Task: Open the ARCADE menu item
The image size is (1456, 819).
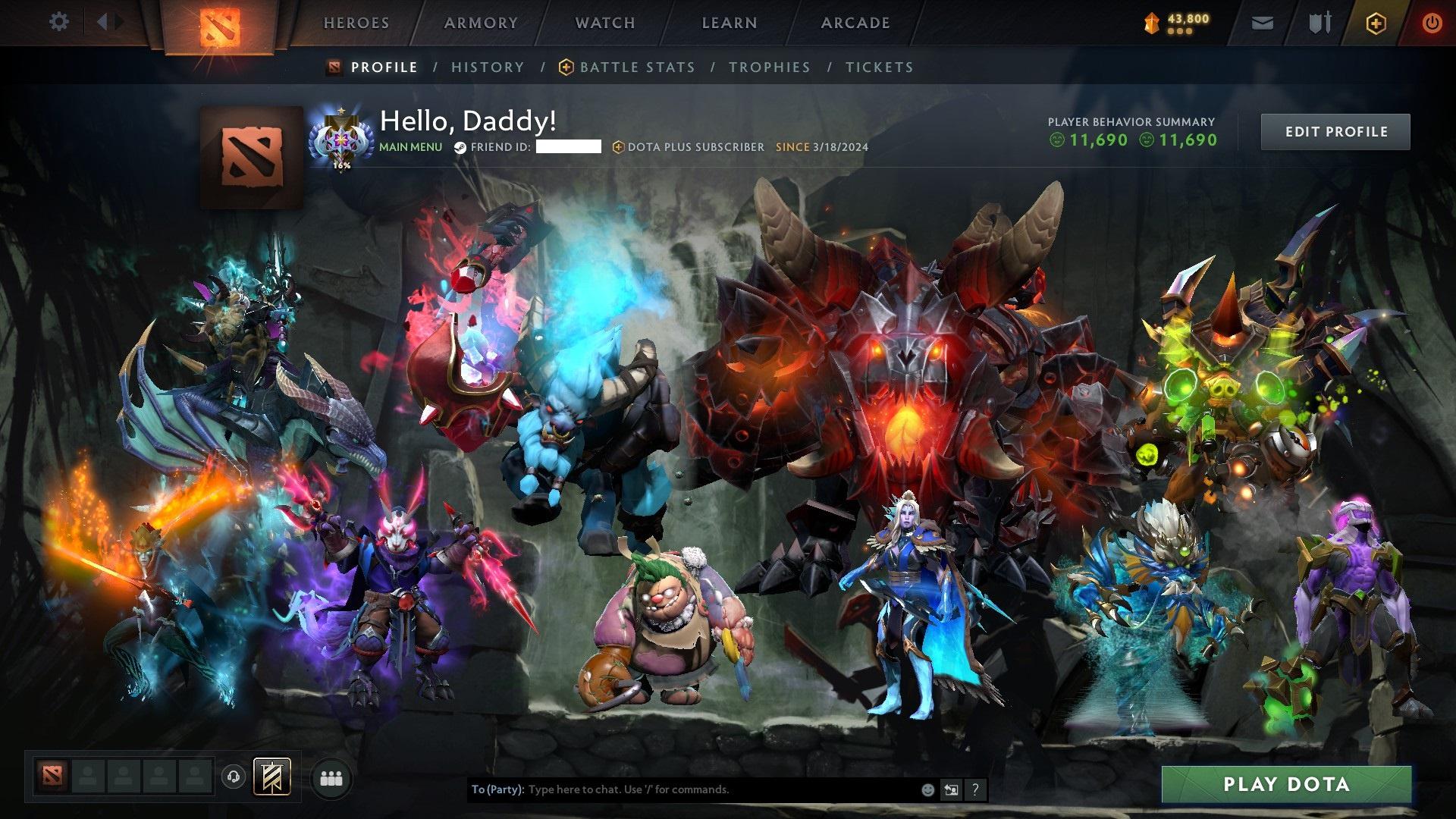Action: 855,23
